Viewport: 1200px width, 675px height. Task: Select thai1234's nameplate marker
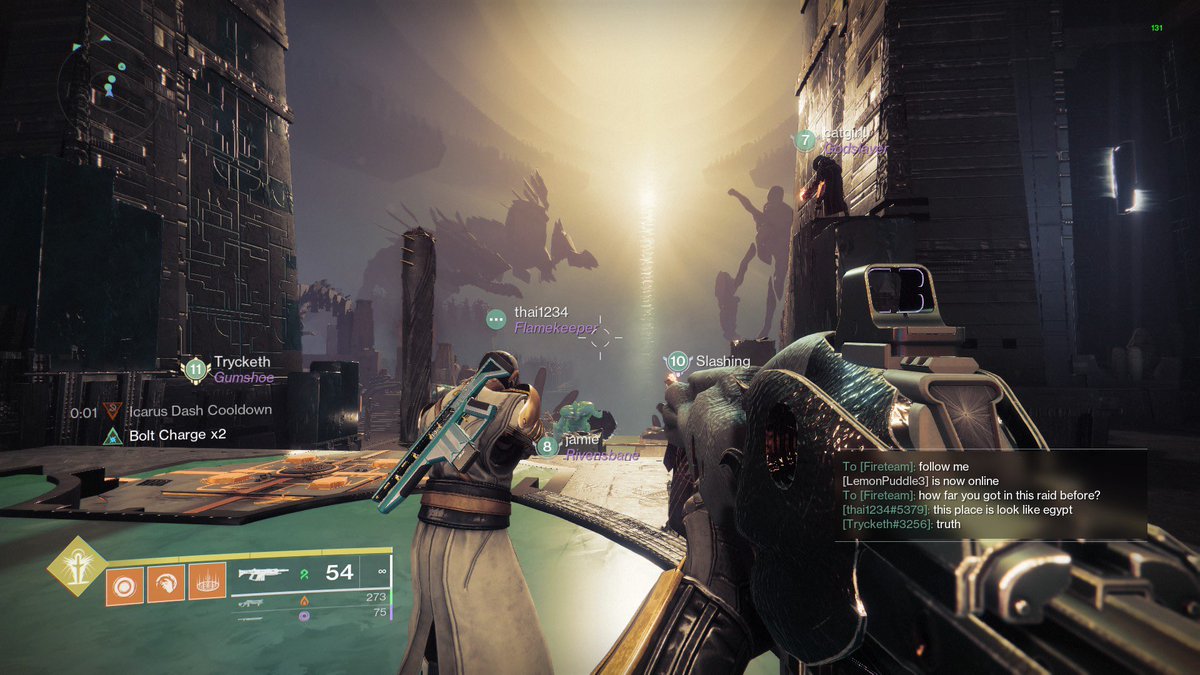(x=496, y=319)
